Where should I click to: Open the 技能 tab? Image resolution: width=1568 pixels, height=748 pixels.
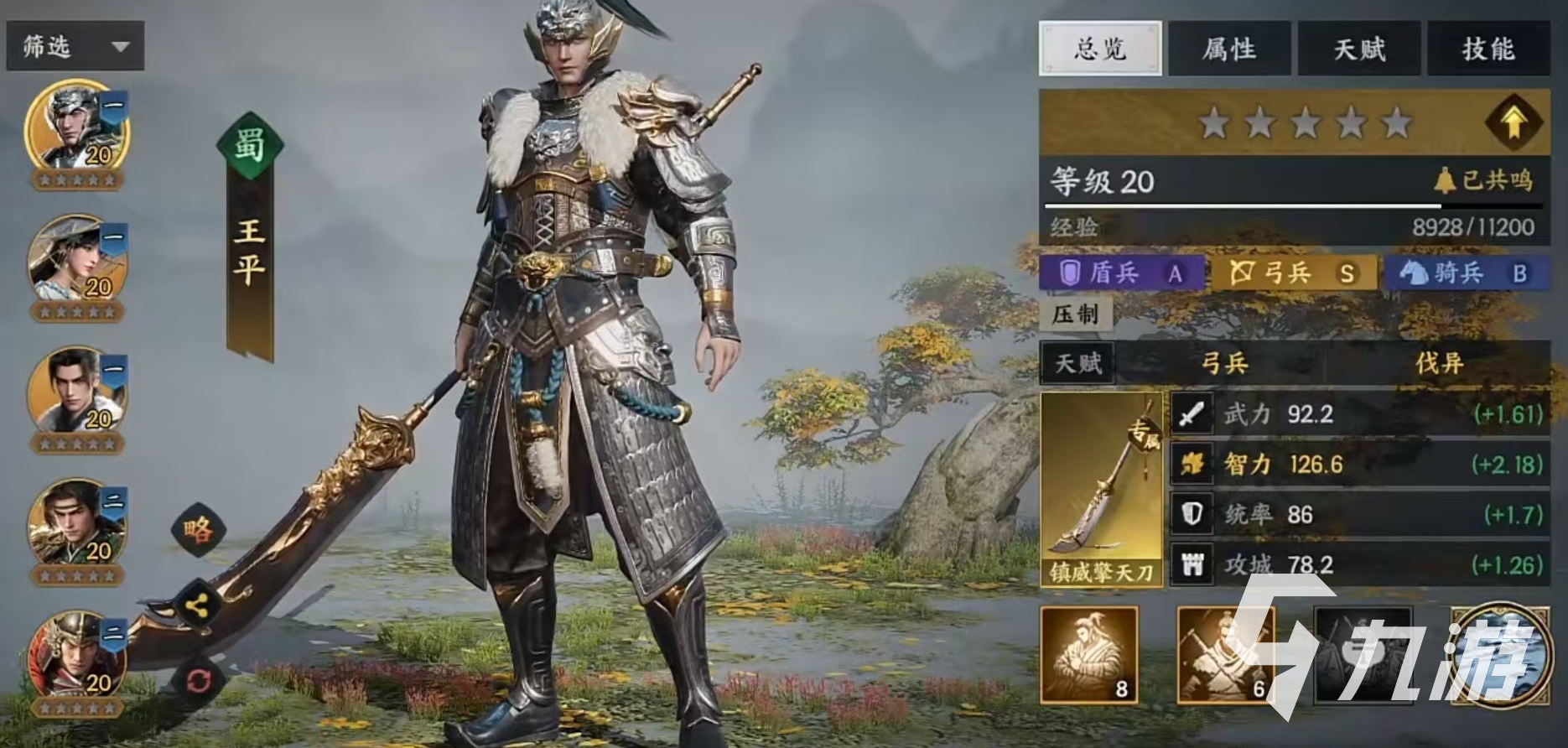(1490, 50)
